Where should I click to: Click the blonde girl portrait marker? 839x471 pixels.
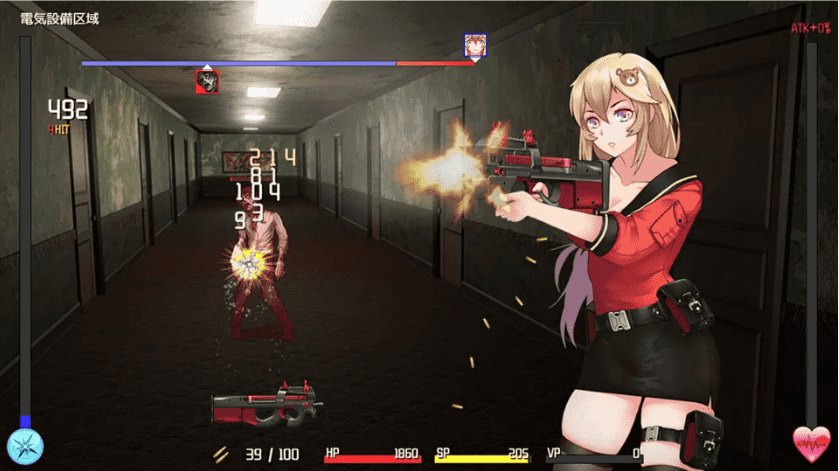[x=475, y=45]
